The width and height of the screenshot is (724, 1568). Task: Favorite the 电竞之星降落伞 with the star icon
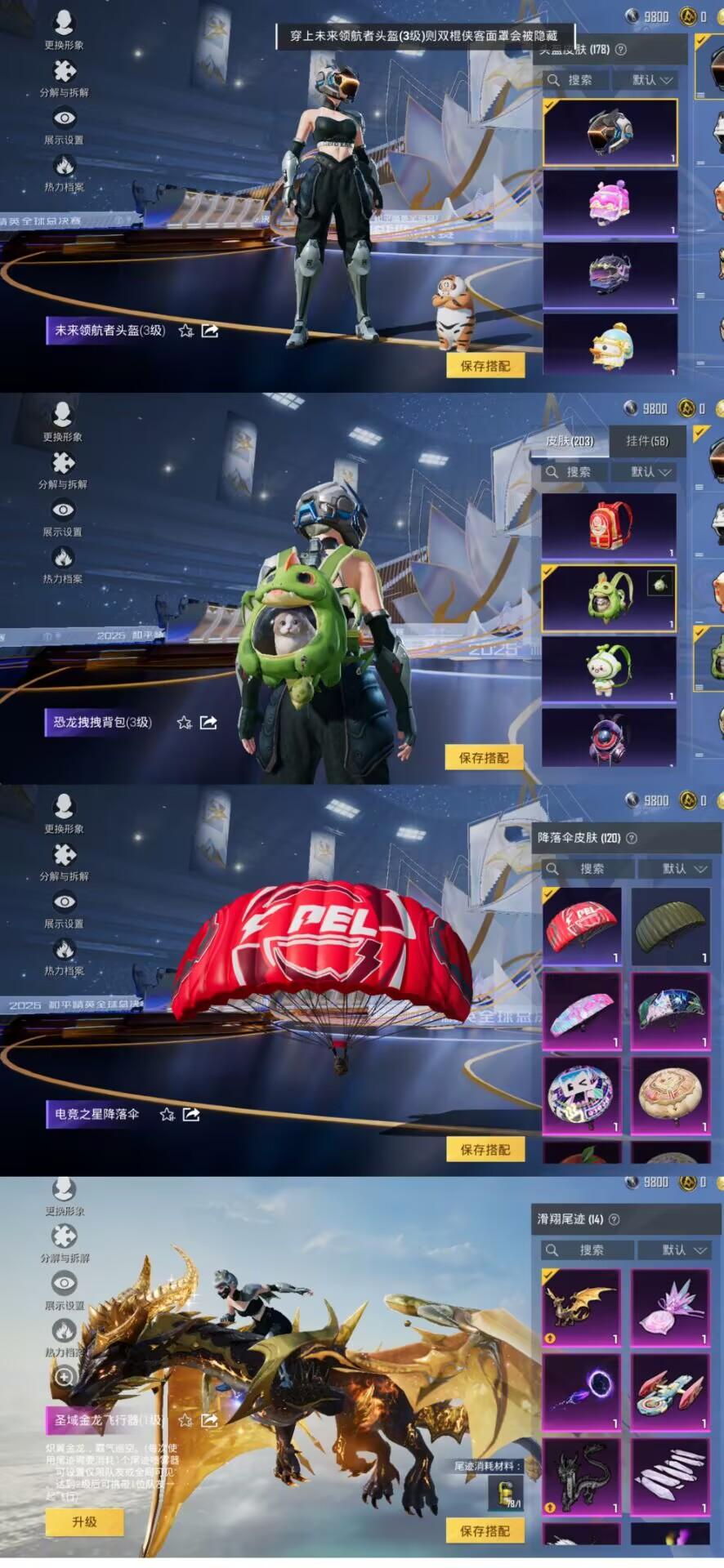(x=168, y=1114)
